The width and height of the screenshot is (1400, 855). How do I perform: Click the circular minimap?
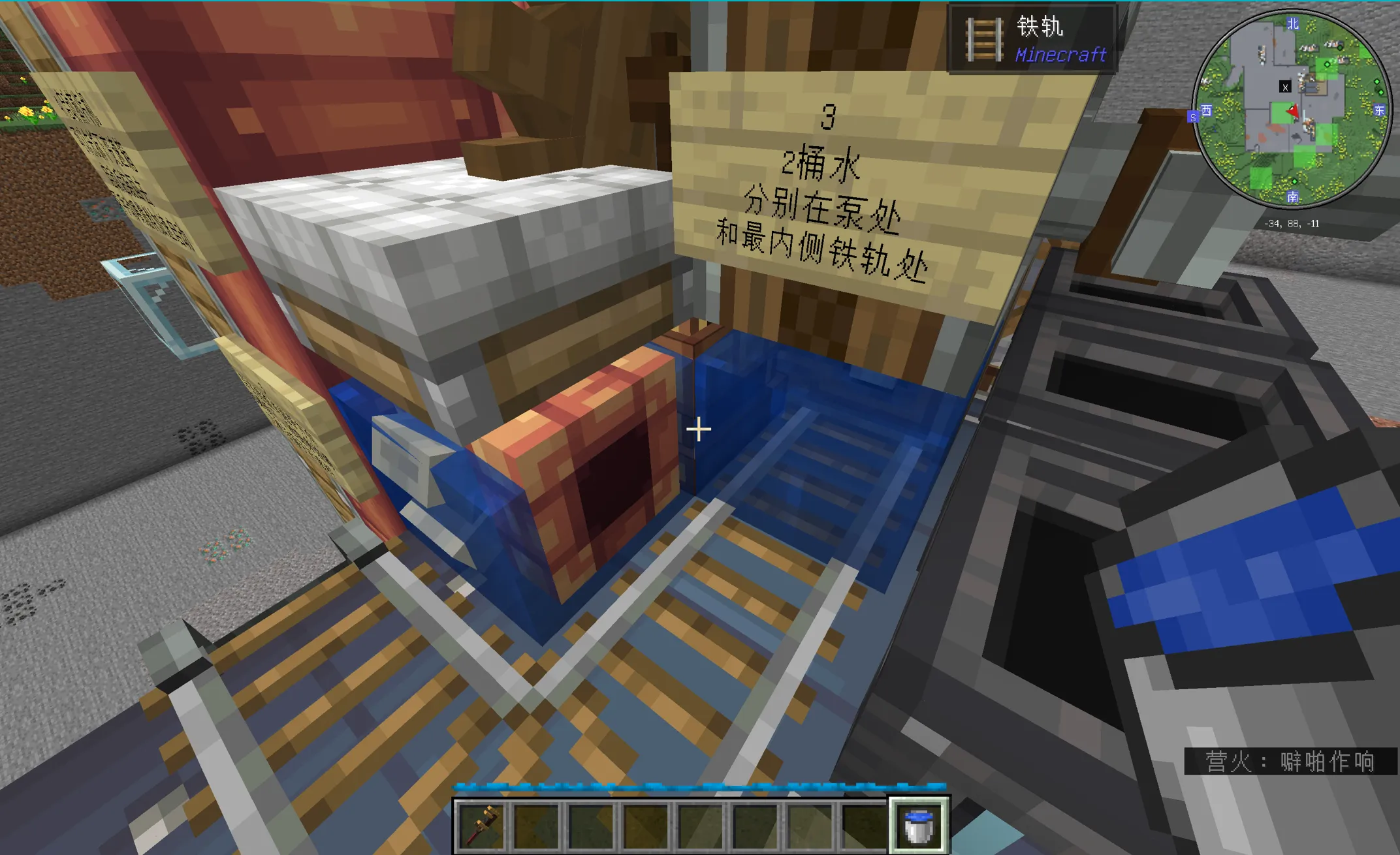pos(1292,110)
